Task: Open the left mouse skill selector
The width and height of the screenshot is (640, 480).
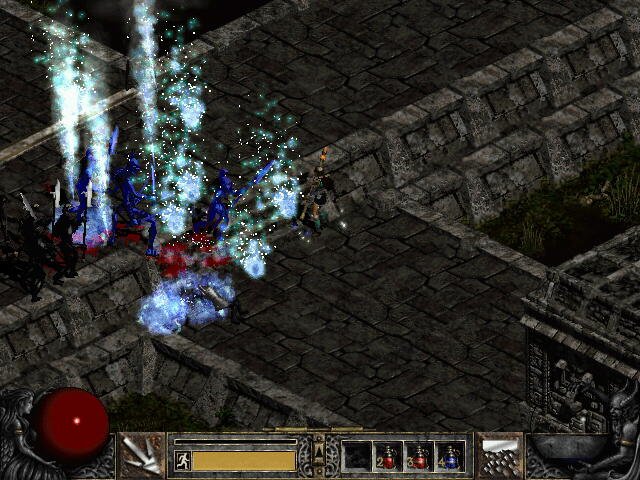Action: [141, 455]
